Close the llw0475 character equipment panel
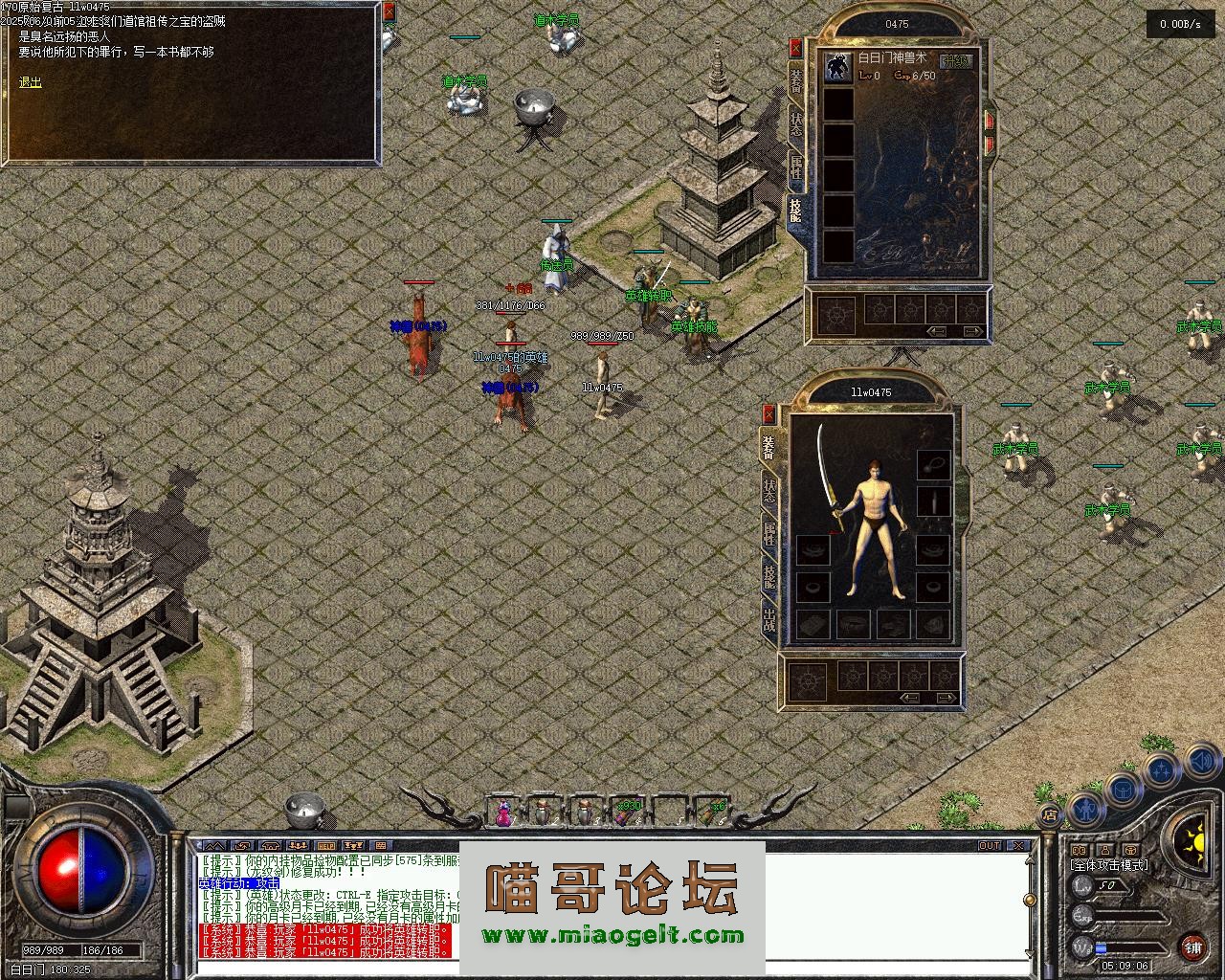This screenshot has width=1225, height=980. tap(768, 413)
